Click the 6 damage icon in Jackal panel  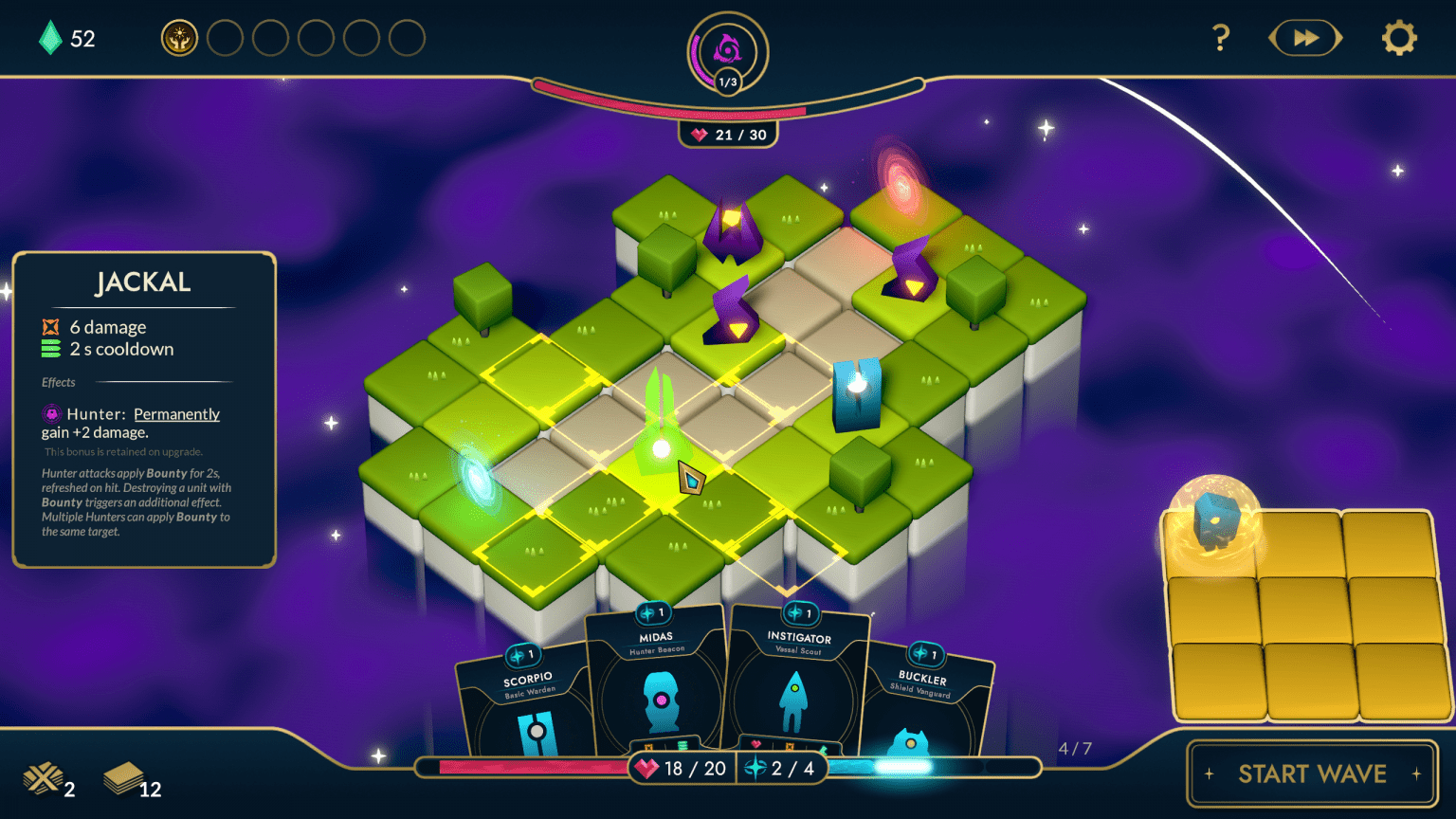click(50, 326)
